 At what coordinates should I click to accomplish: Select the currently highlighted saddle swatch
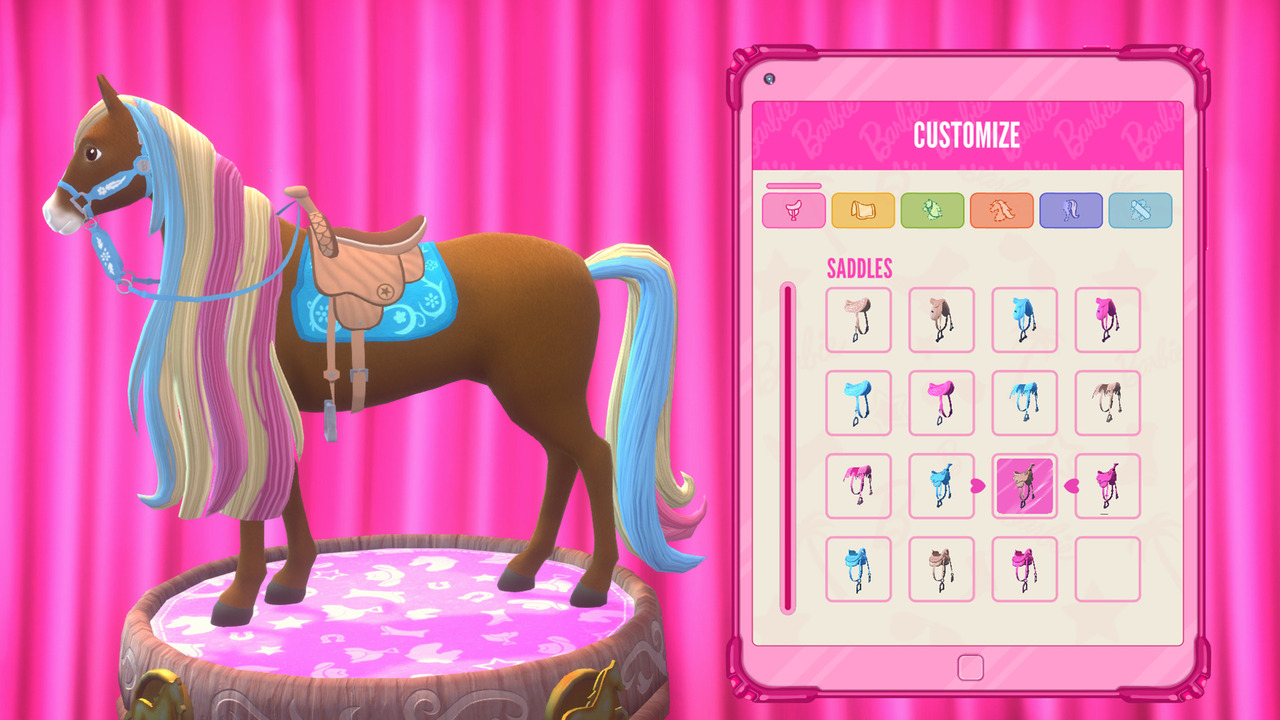coord(1024,486)
